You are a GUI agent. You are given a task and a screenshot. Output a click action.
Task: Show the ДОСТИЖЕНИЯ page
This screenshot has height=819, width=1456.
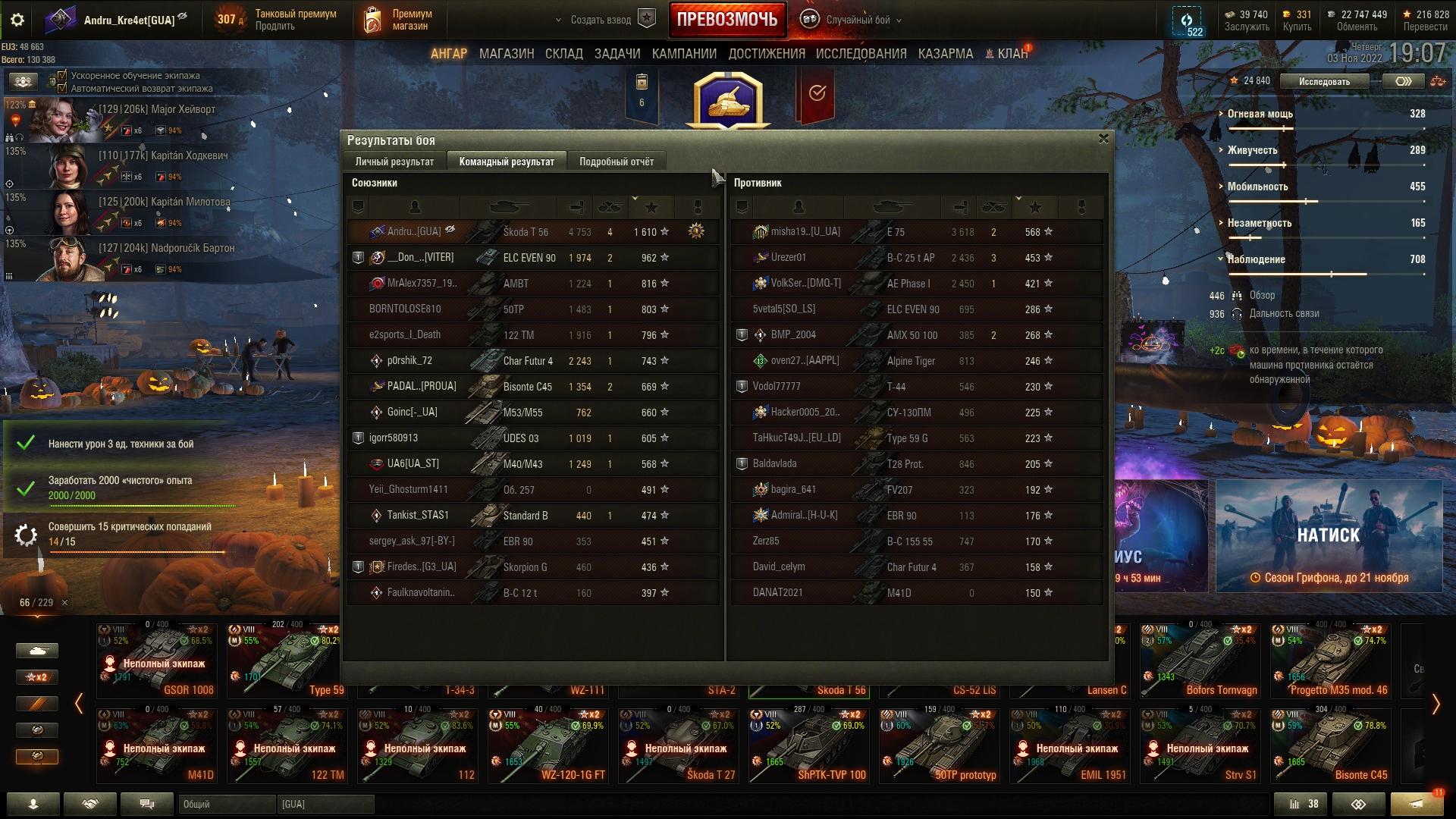pyautogui.click(x=766, y=54)
